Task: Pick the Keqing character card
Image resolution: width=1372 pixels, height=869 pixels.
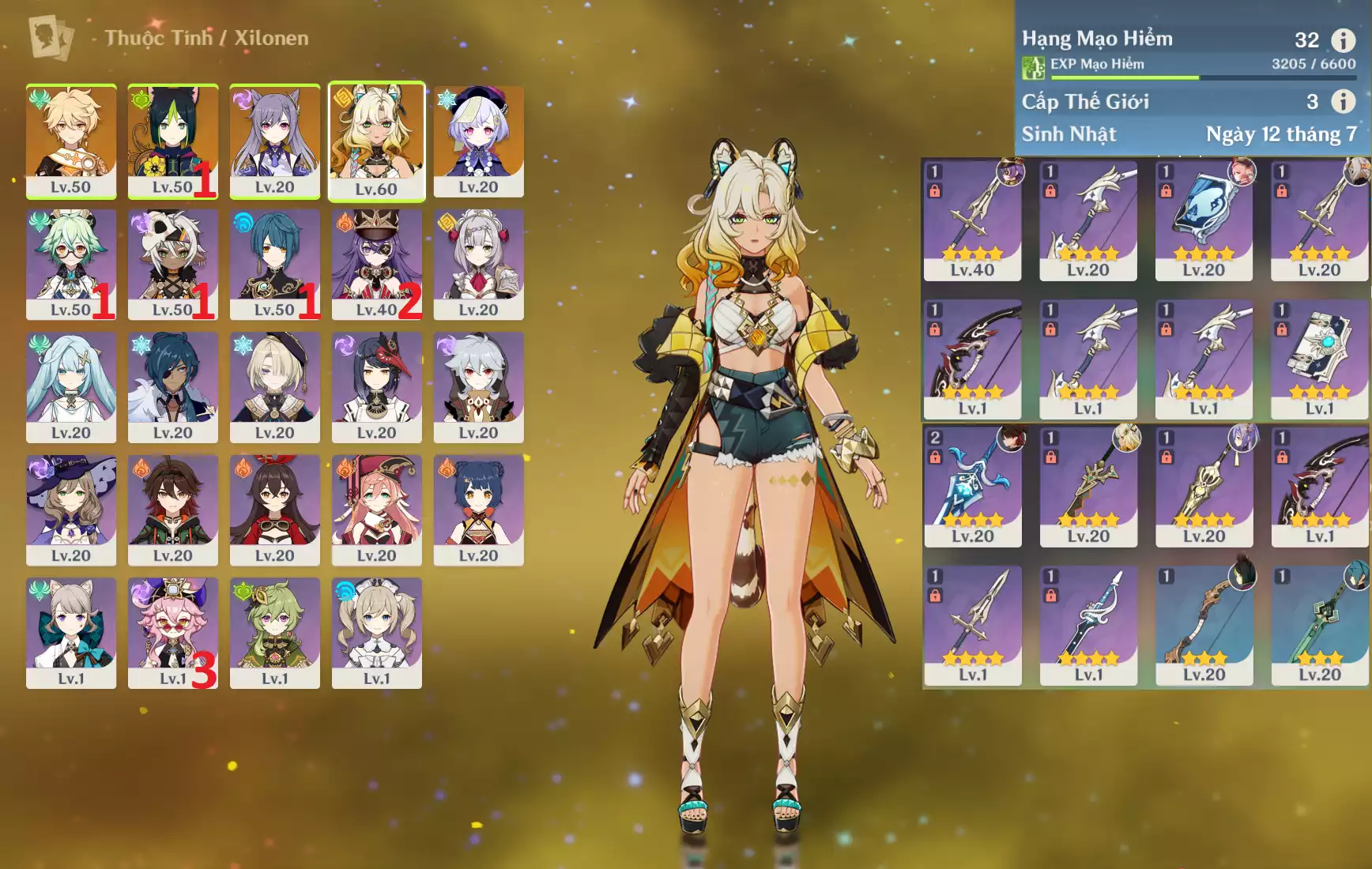Action: (x=274, y=141)
